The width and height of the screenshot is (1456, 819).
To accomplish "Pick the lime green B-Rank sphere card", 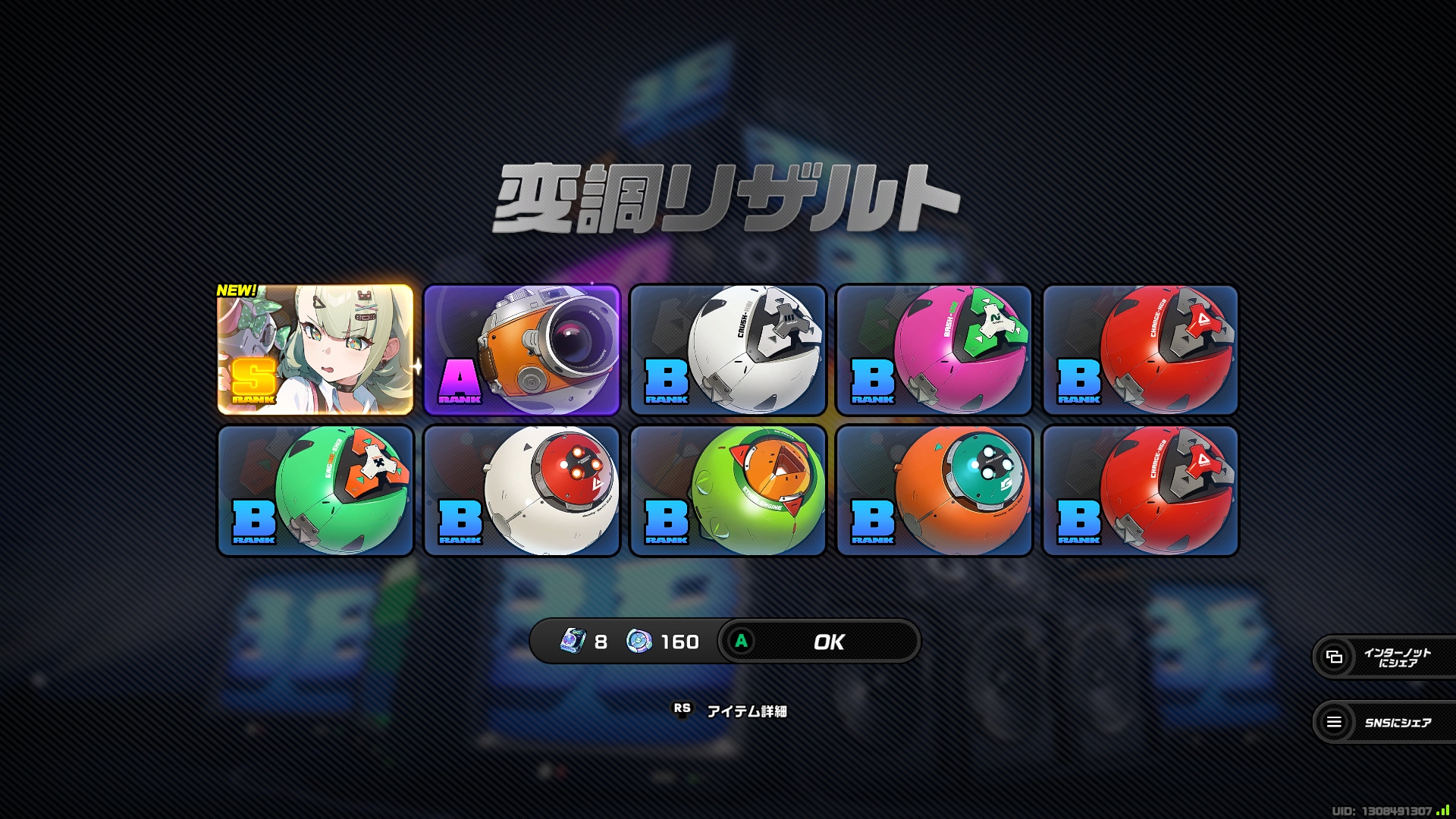I will pos(728,491).
